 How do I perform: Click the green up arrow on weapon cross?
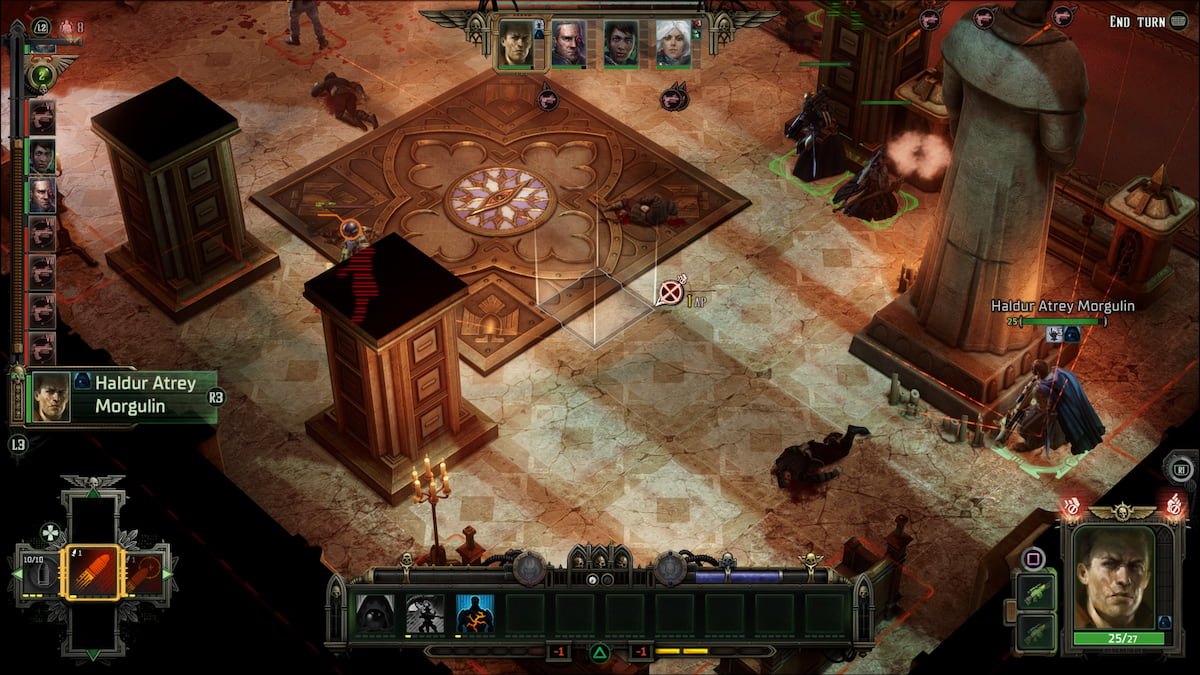coord(92,492)
